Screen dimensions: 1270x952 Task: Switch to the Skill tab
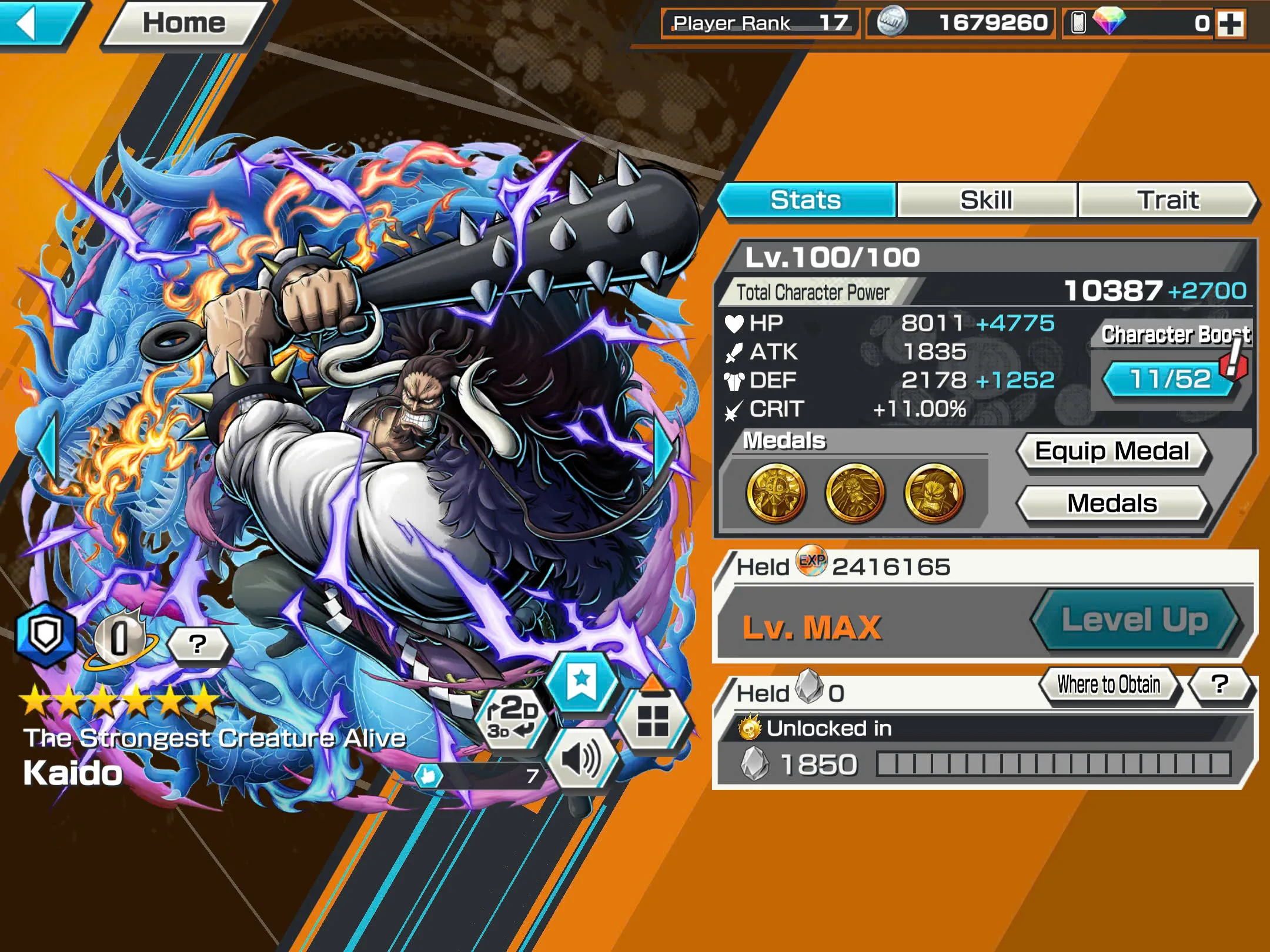[x=986, y=200]
